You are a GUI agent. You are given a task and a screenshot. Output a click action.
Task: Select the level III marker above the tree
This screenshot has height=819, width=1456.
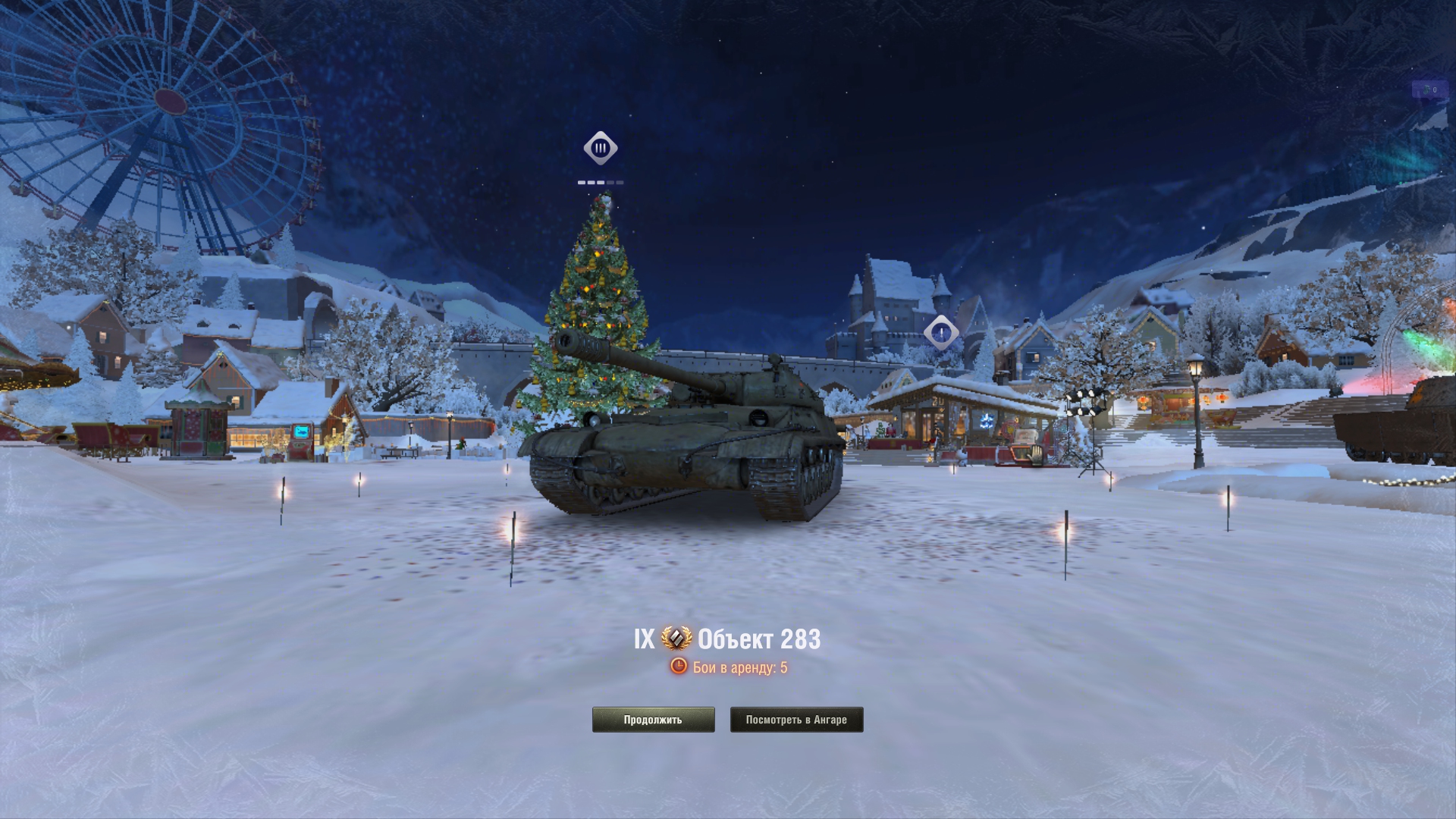click(601, 148)
